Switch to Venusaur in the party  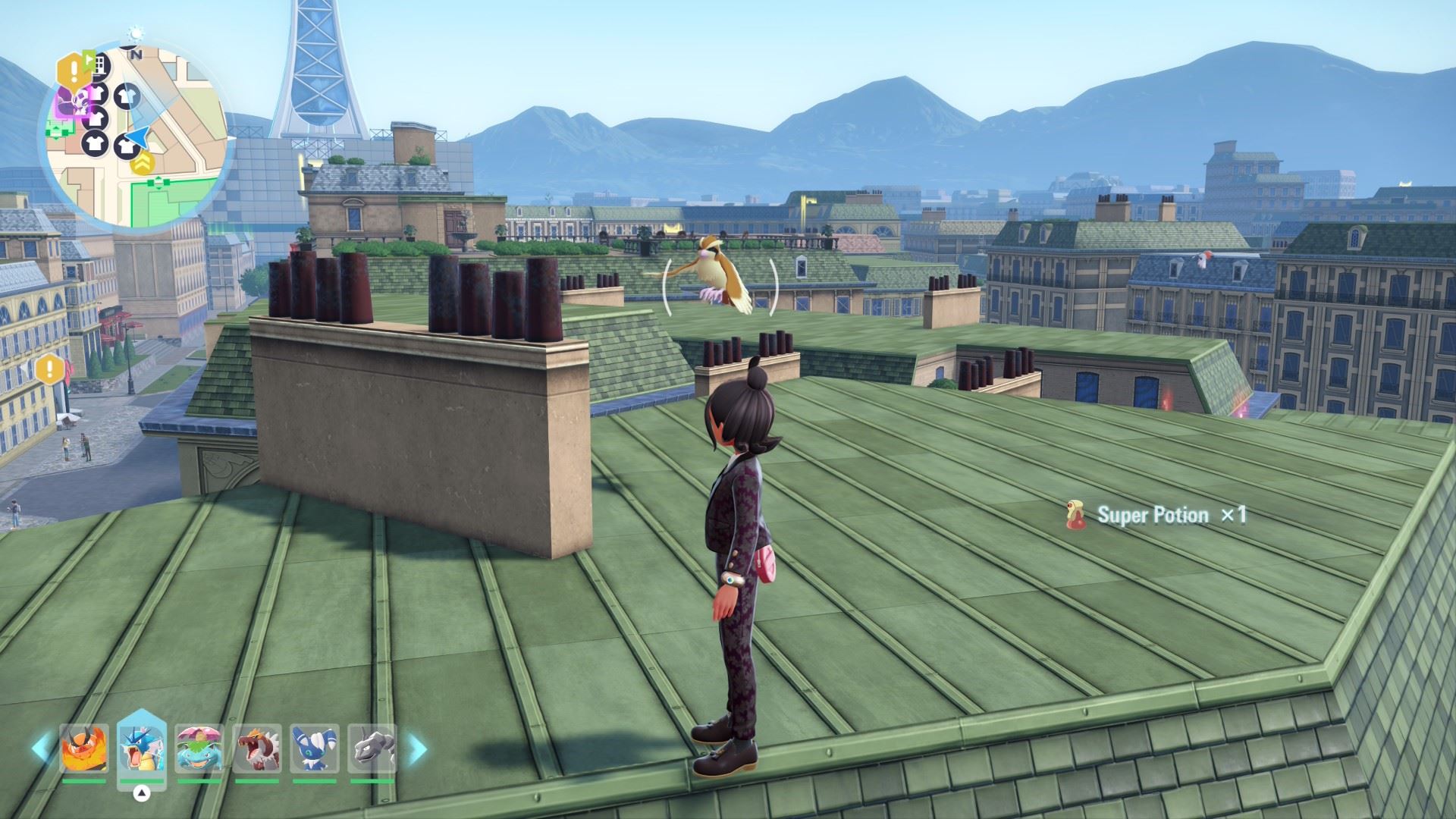pos(199,748)
